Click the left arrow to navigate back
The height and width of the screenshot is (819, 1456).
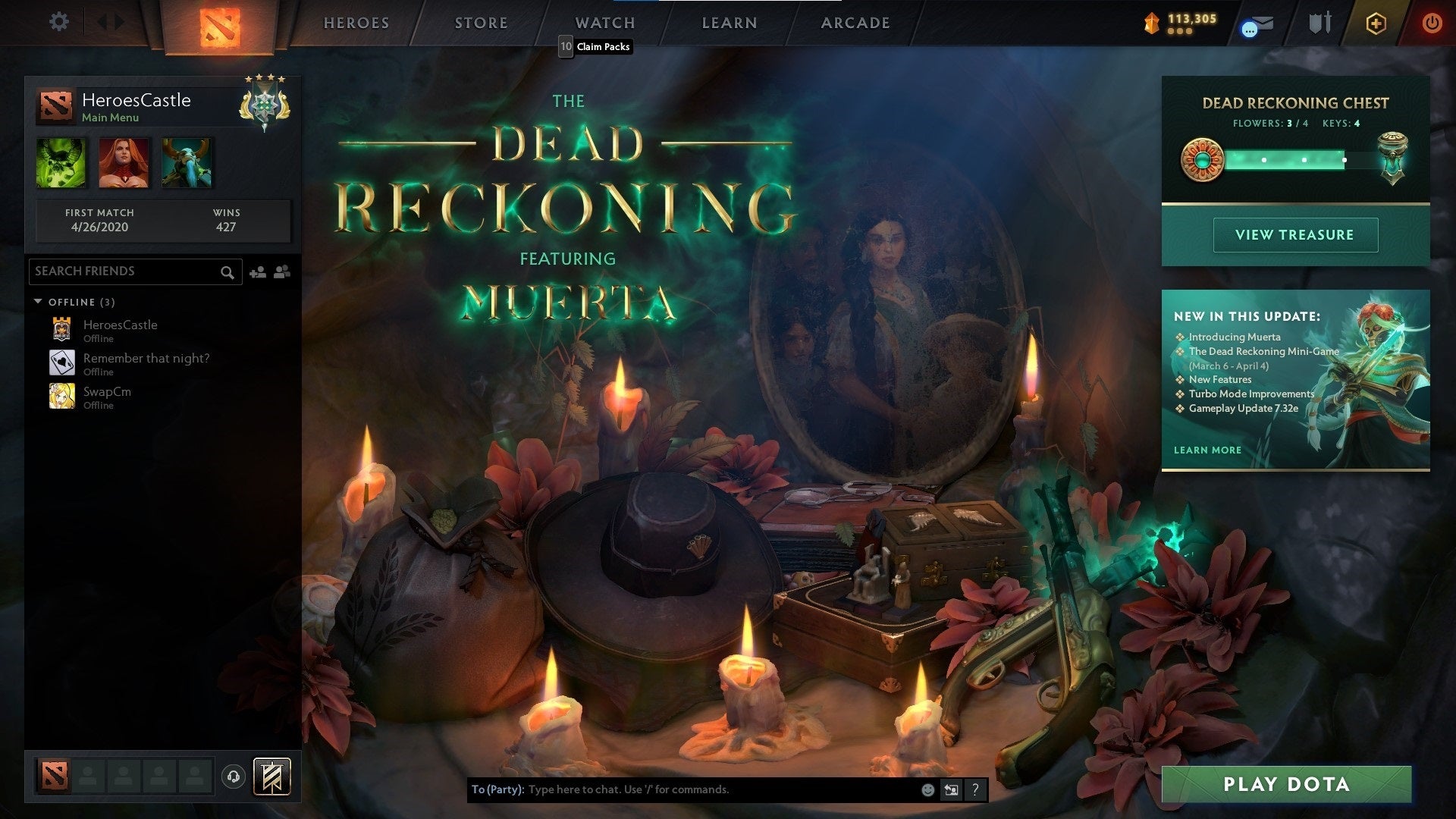[x=103, y=22]
